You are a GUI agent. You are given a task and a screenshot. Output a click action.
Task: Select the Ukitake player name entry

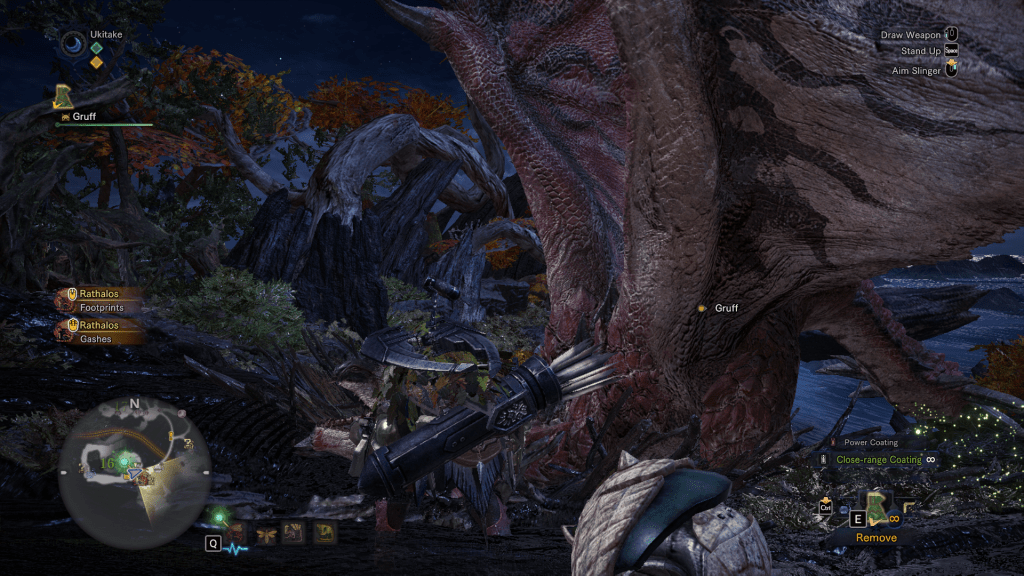(x=106, y=35)
